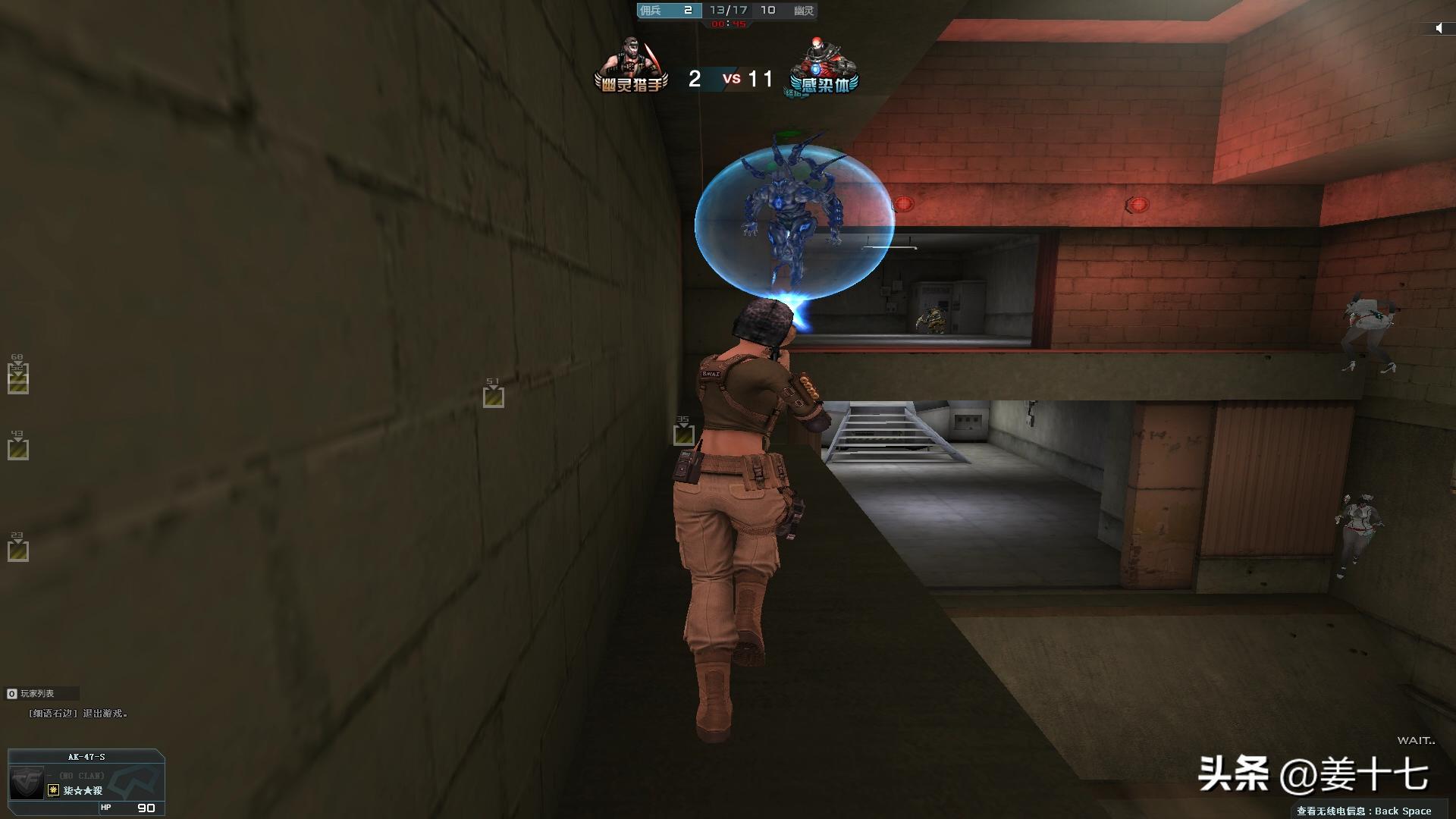Click the 感染体 team emblem
Image resolution: width=1456 pixels, height=819 pixels.
point(823,67)
